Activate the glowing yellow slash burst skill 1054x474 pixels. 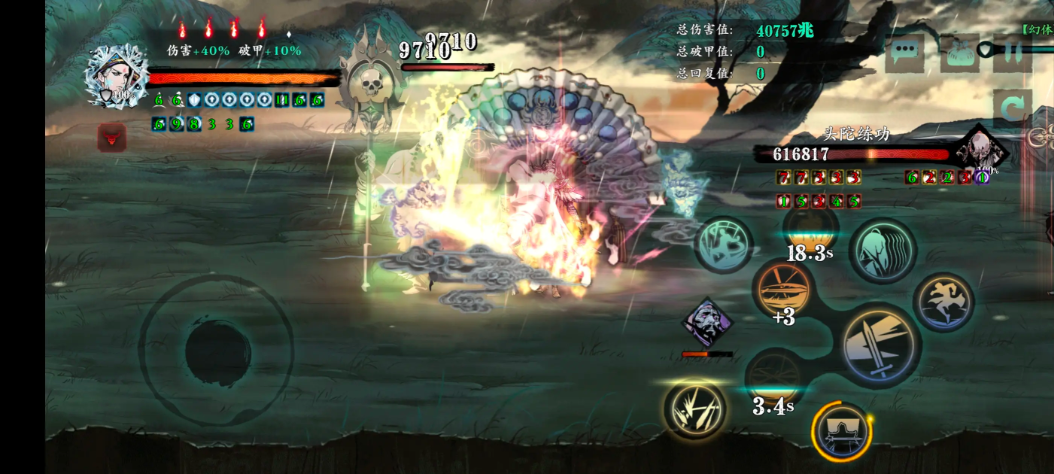click(x=694, y=410)
